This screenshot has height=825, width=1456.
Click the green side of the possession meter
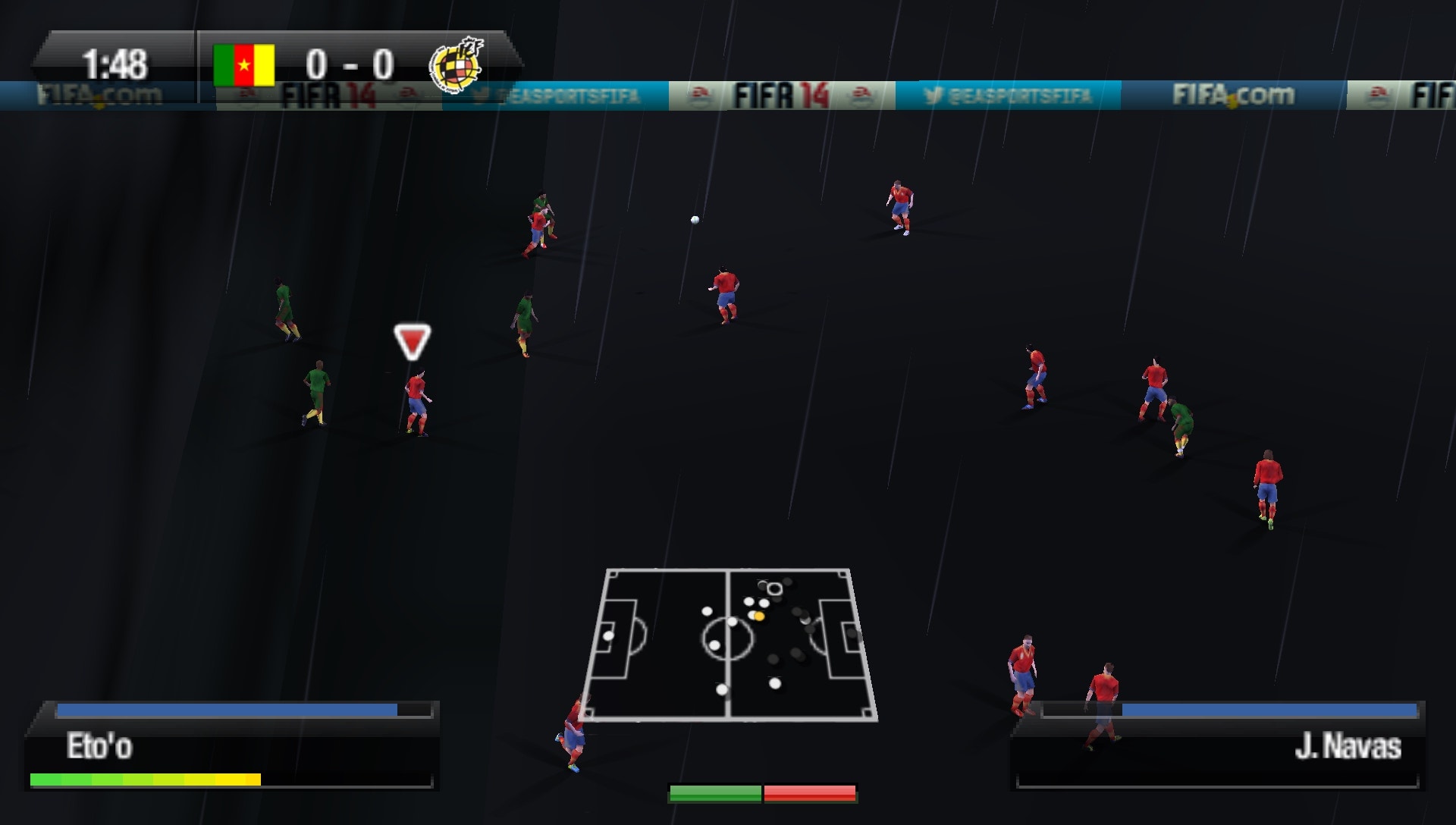pos(715,792)
